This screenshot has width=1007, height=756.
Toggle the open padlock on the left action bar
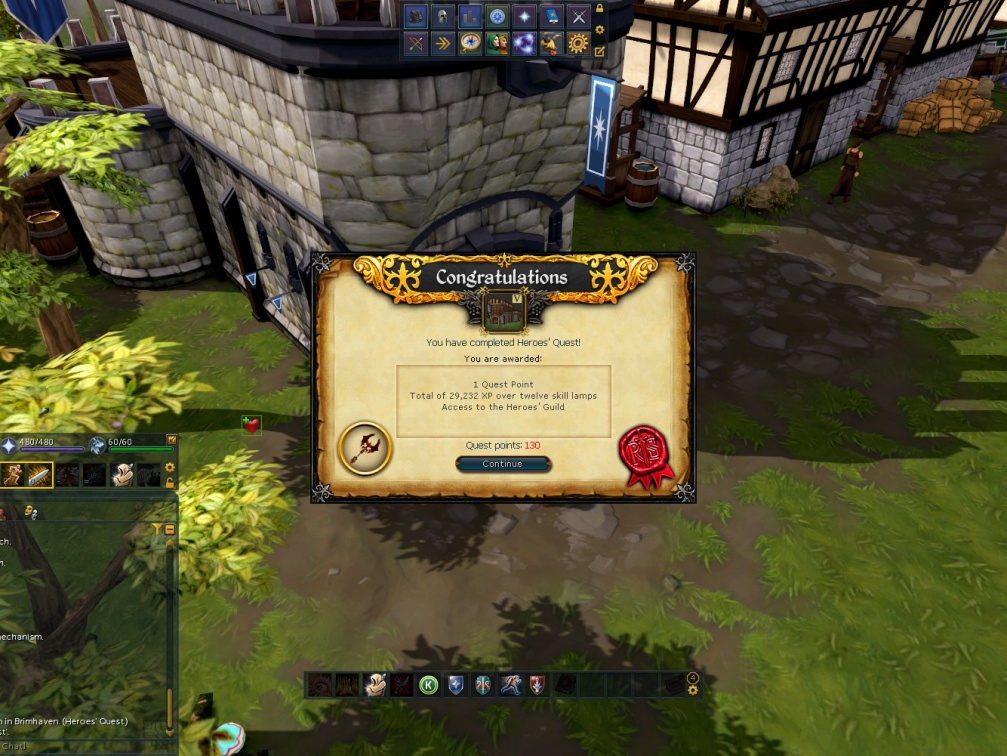[x=170, y=483]
